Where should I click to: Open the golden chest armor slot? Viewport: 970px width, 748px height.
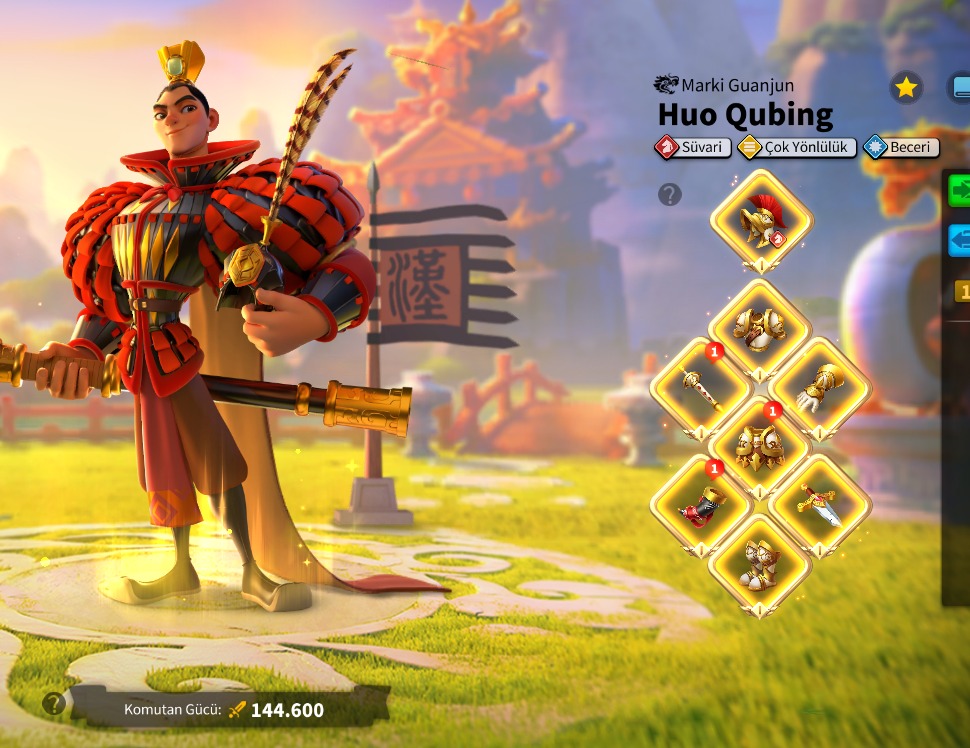pyautogui.click(x=759, y=328)
